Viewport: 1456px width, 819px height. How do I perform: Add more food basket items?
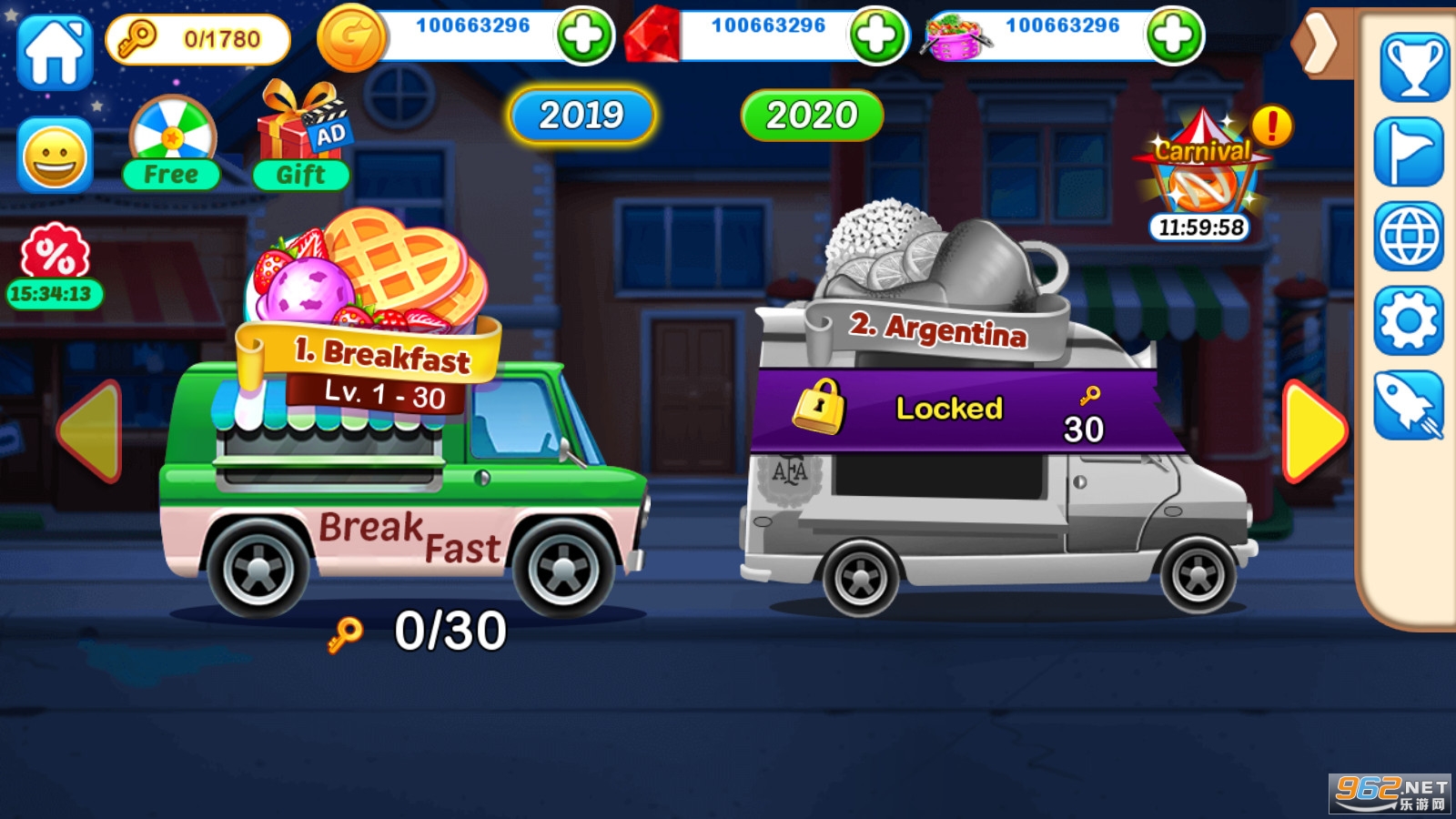pos(1173,36)
